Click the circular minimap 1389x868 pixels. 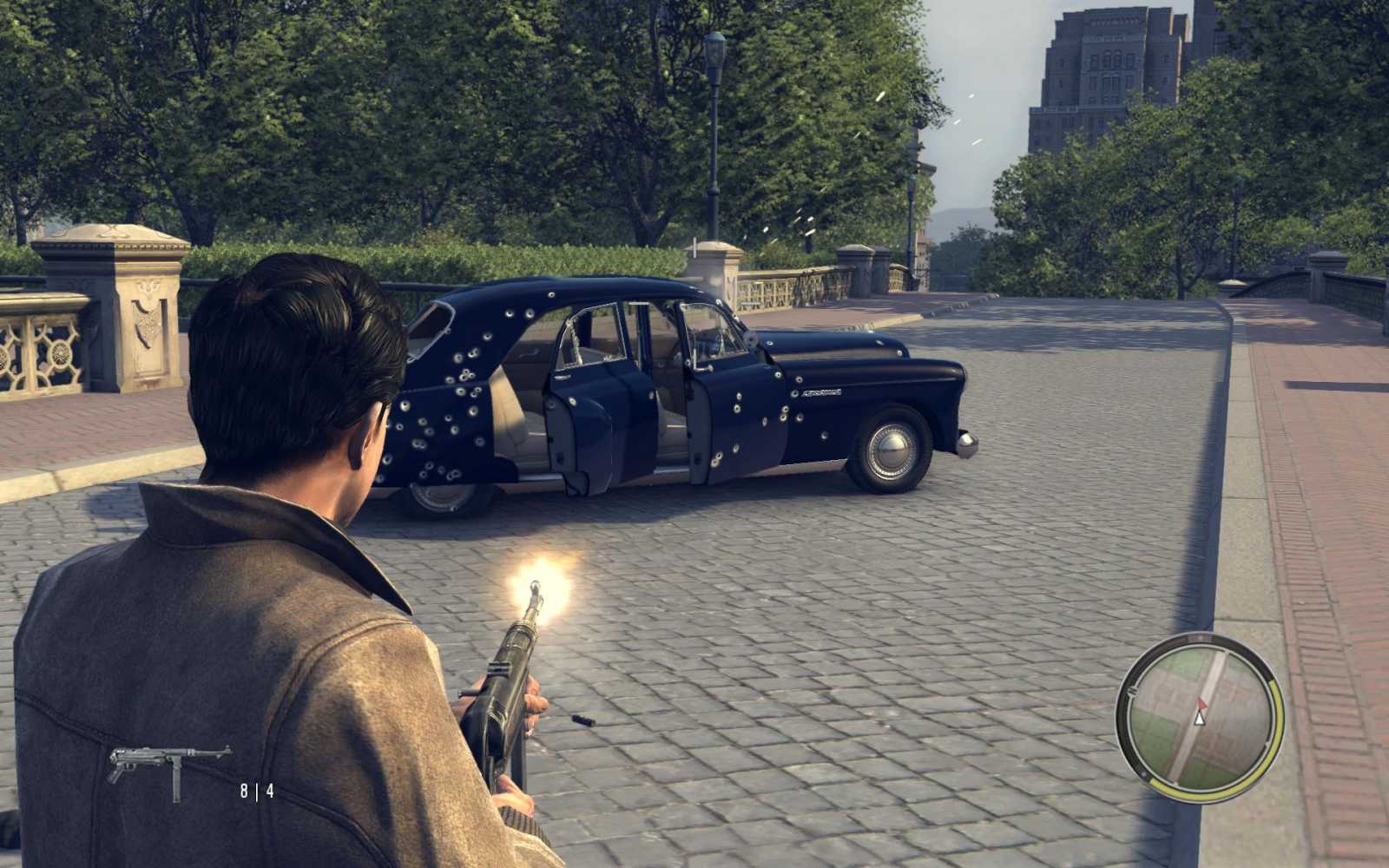click(1199, 717)
